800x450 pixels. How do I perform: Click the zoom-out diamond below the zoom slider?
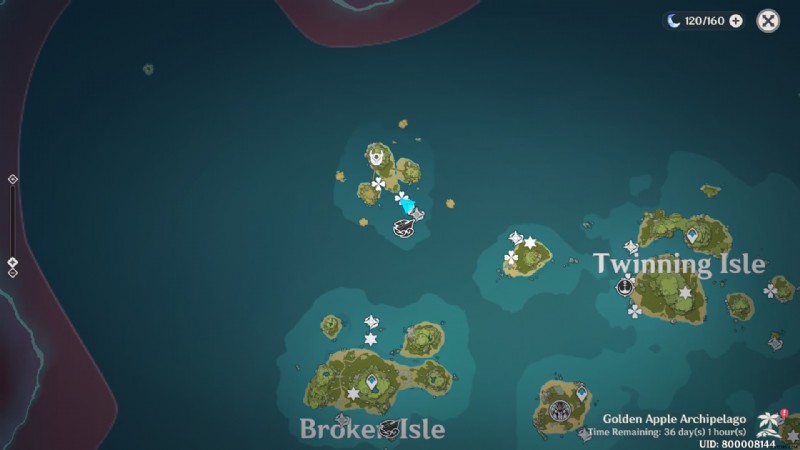12,273
